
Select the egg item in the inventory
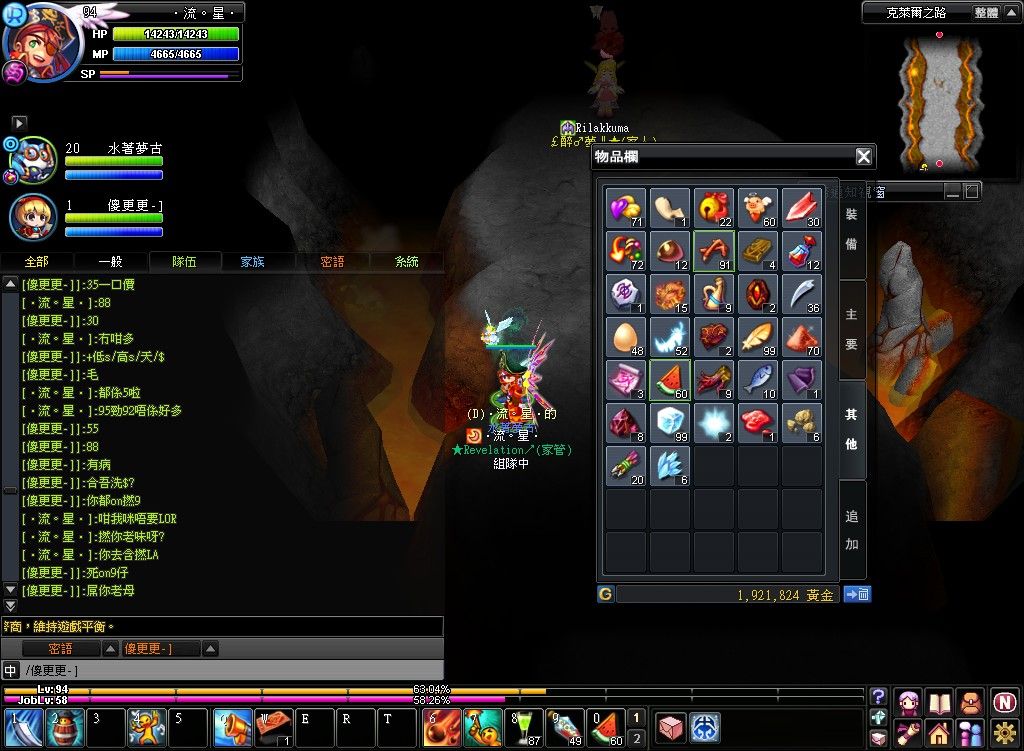626,337
